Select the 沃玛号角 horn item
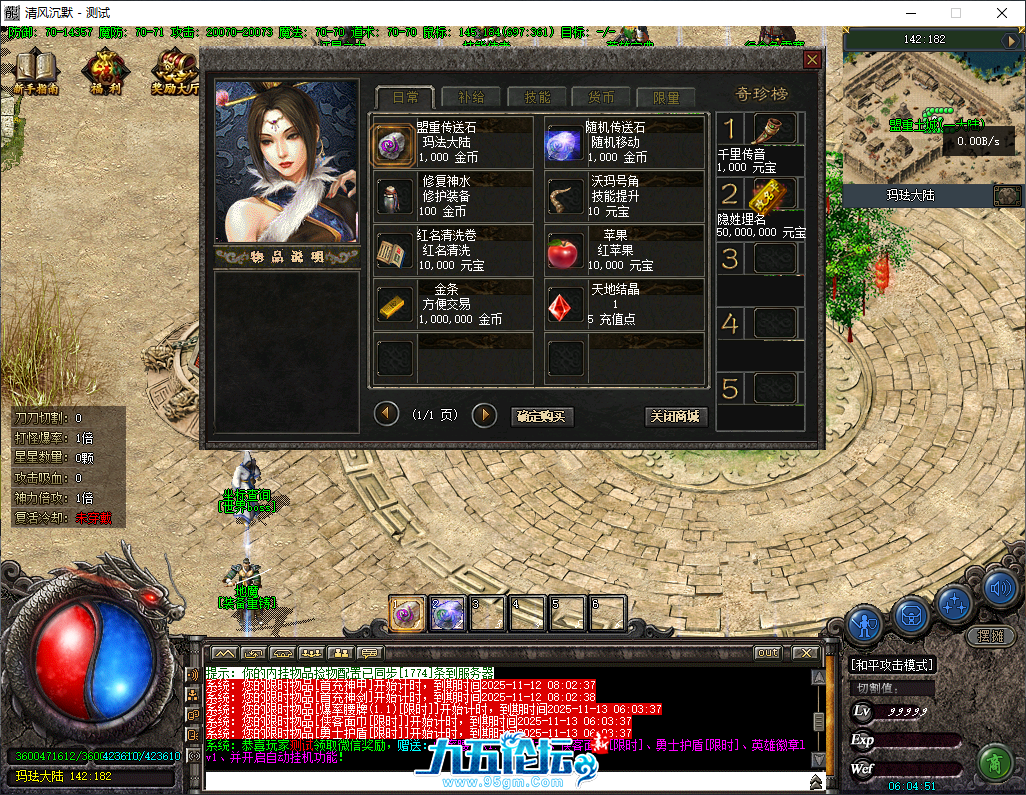Viewport: 1026px width, 795px height. [x=564, y=198]
